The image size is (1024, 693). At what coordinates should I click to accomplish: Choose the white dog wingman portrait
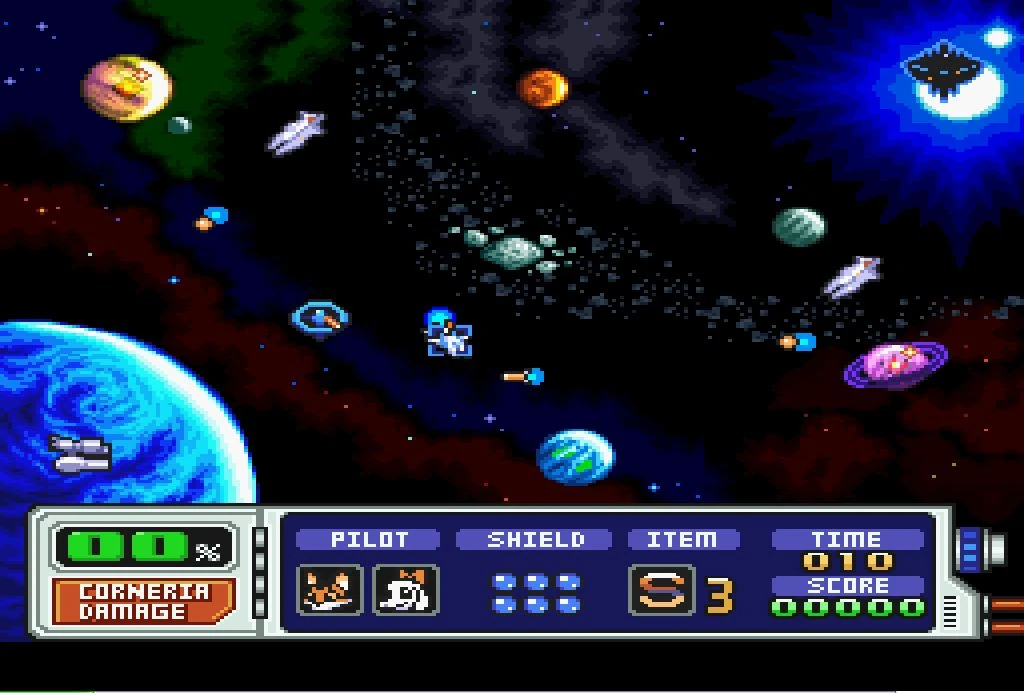405,590
